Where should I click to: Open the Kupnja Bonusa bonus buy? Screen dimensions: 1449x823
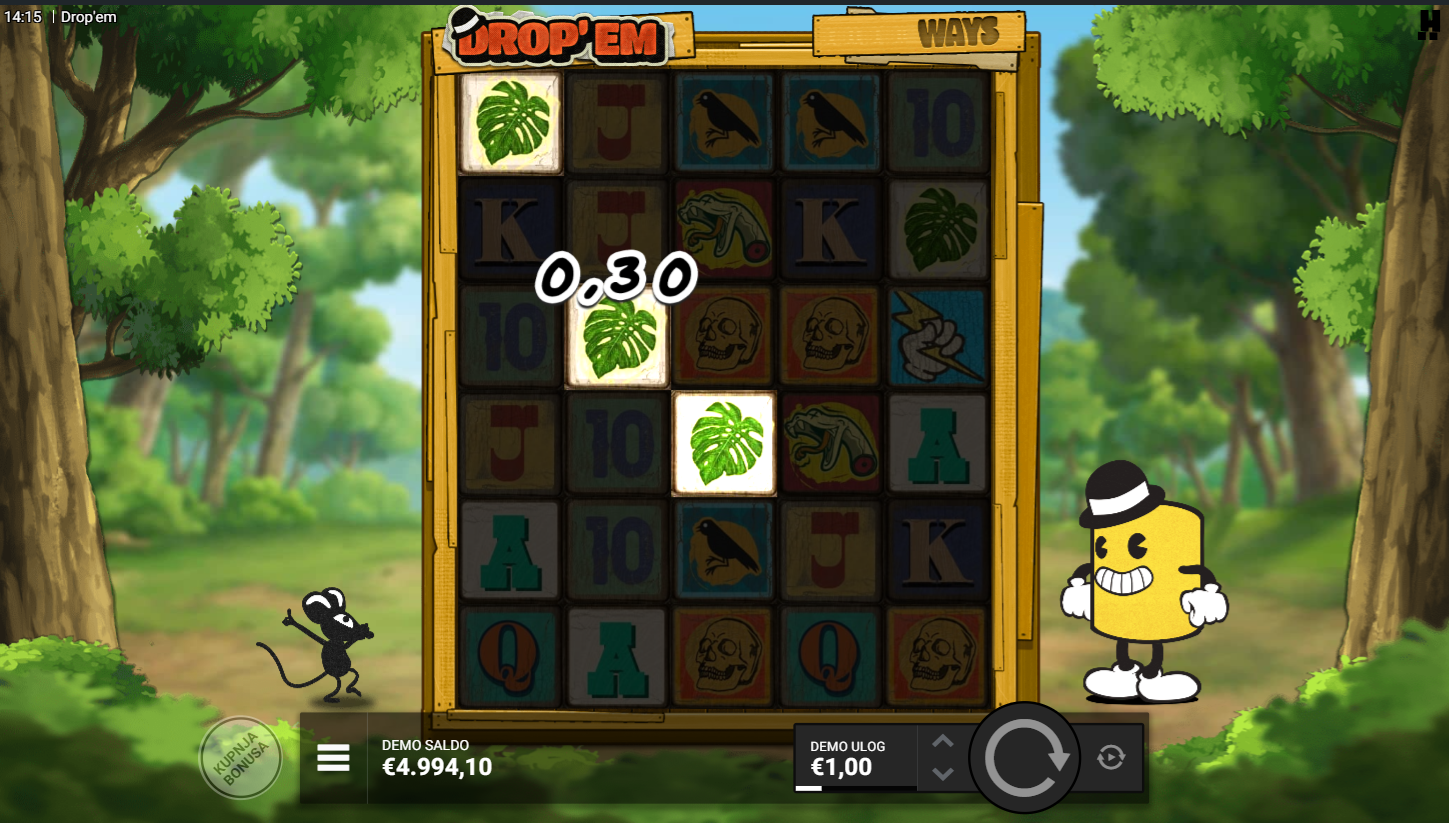click(240, 758)
